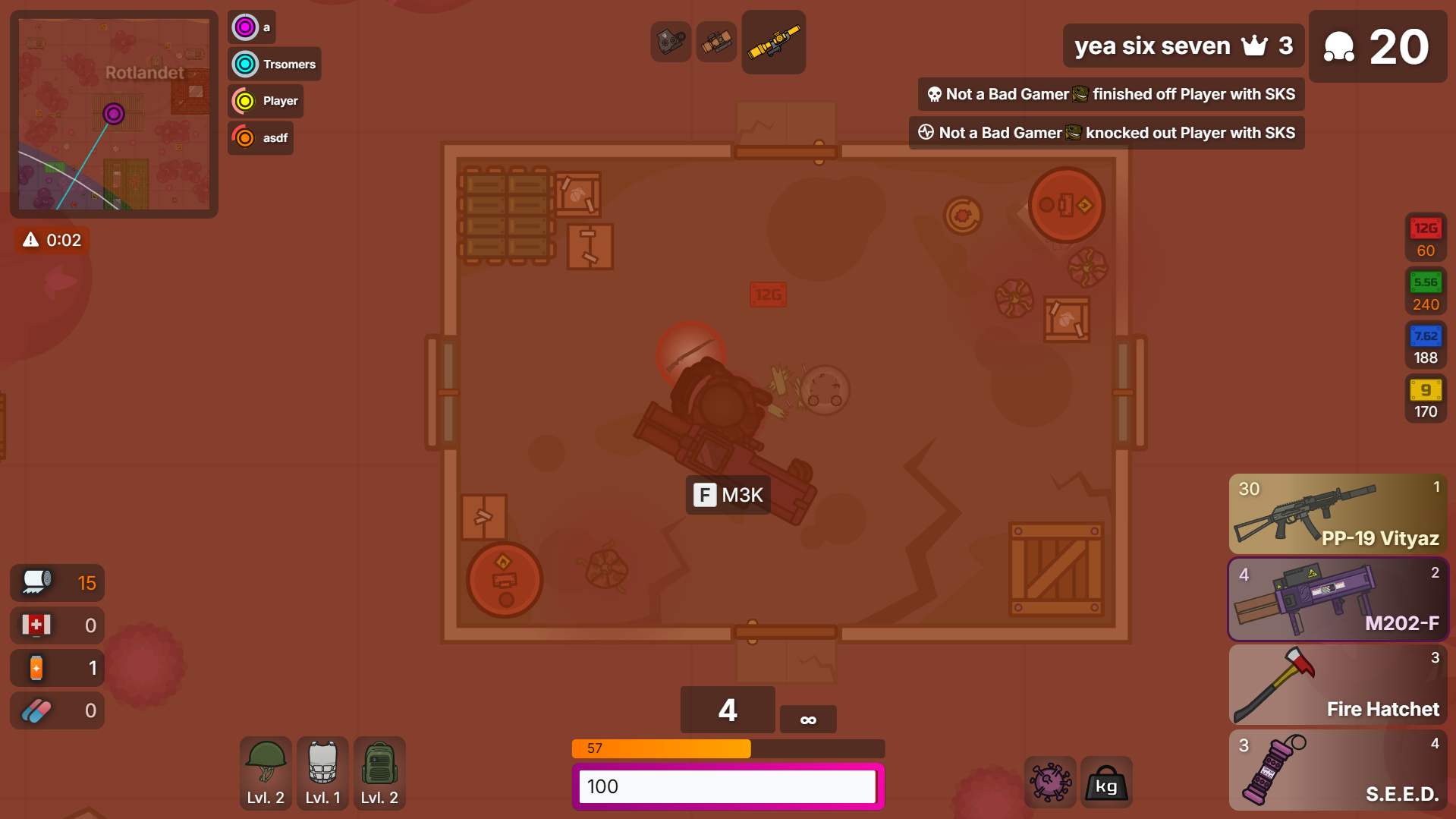Select the 7.62 ammo counter
Viewport: 1456px width, 819px height.
pyautogui.click(x=1425, y=345)
